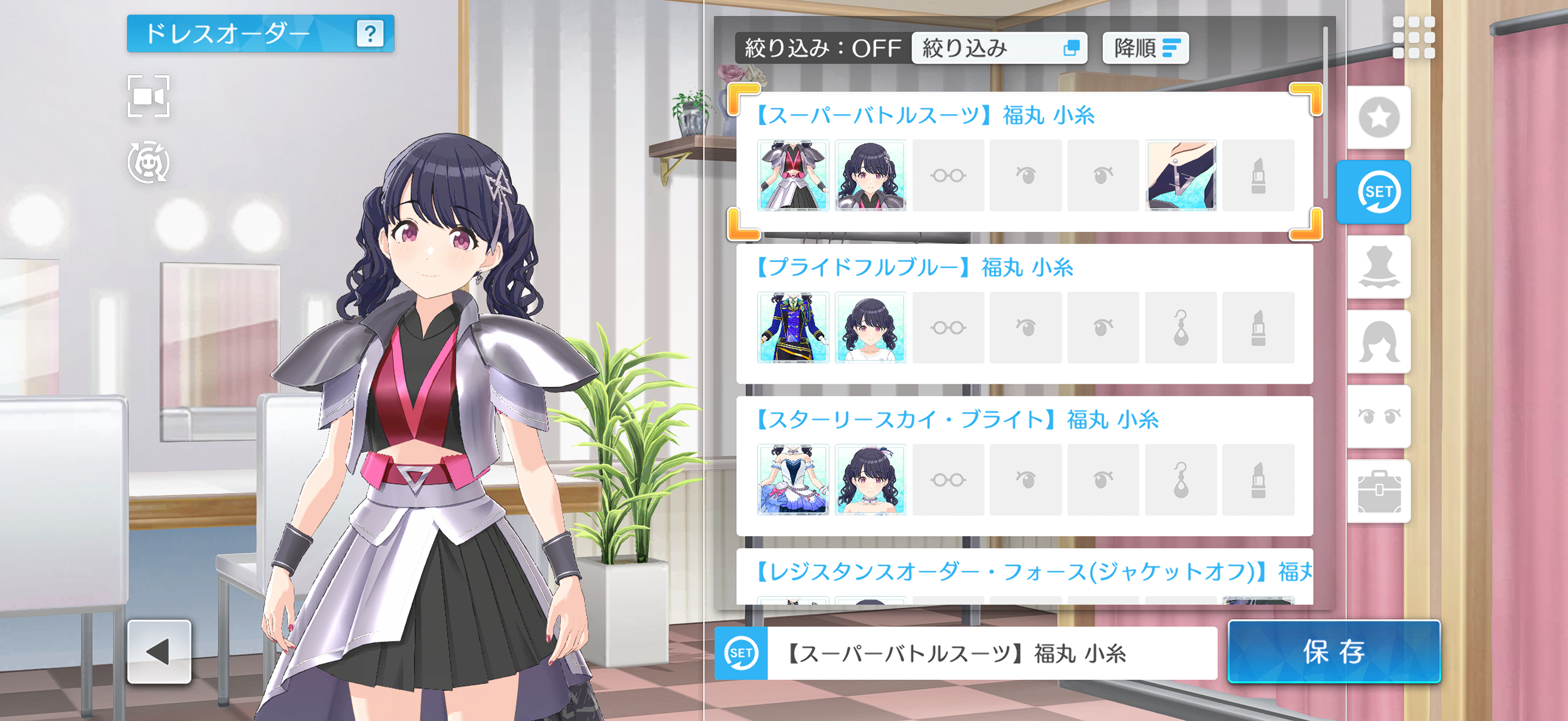Switch to the eyes tab
1568x721 pixels.
click(1378, 417)
